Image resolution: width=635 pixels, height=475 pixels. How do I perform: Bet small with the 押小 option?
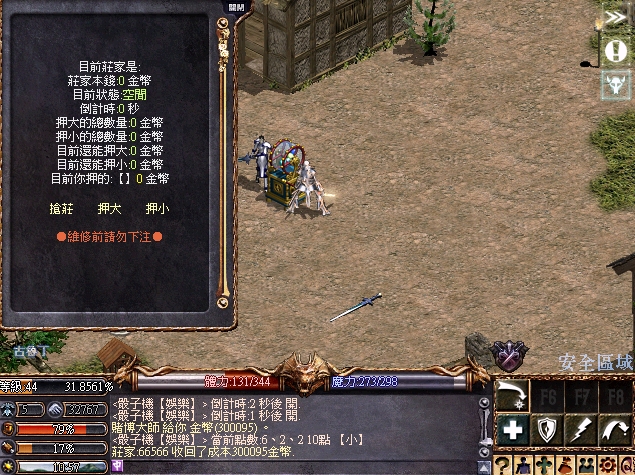point(157,208)
